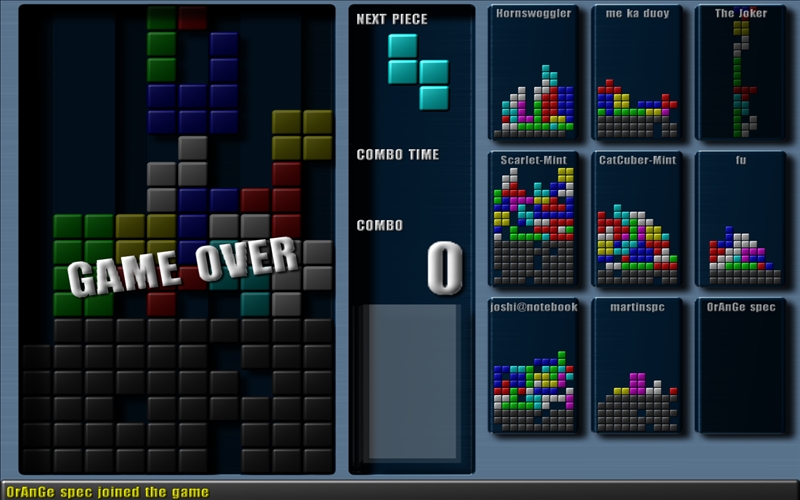800x500 pixels.
Task: View Scarlet-Mint's playfield thumbnail
Action: click(534, 219)
